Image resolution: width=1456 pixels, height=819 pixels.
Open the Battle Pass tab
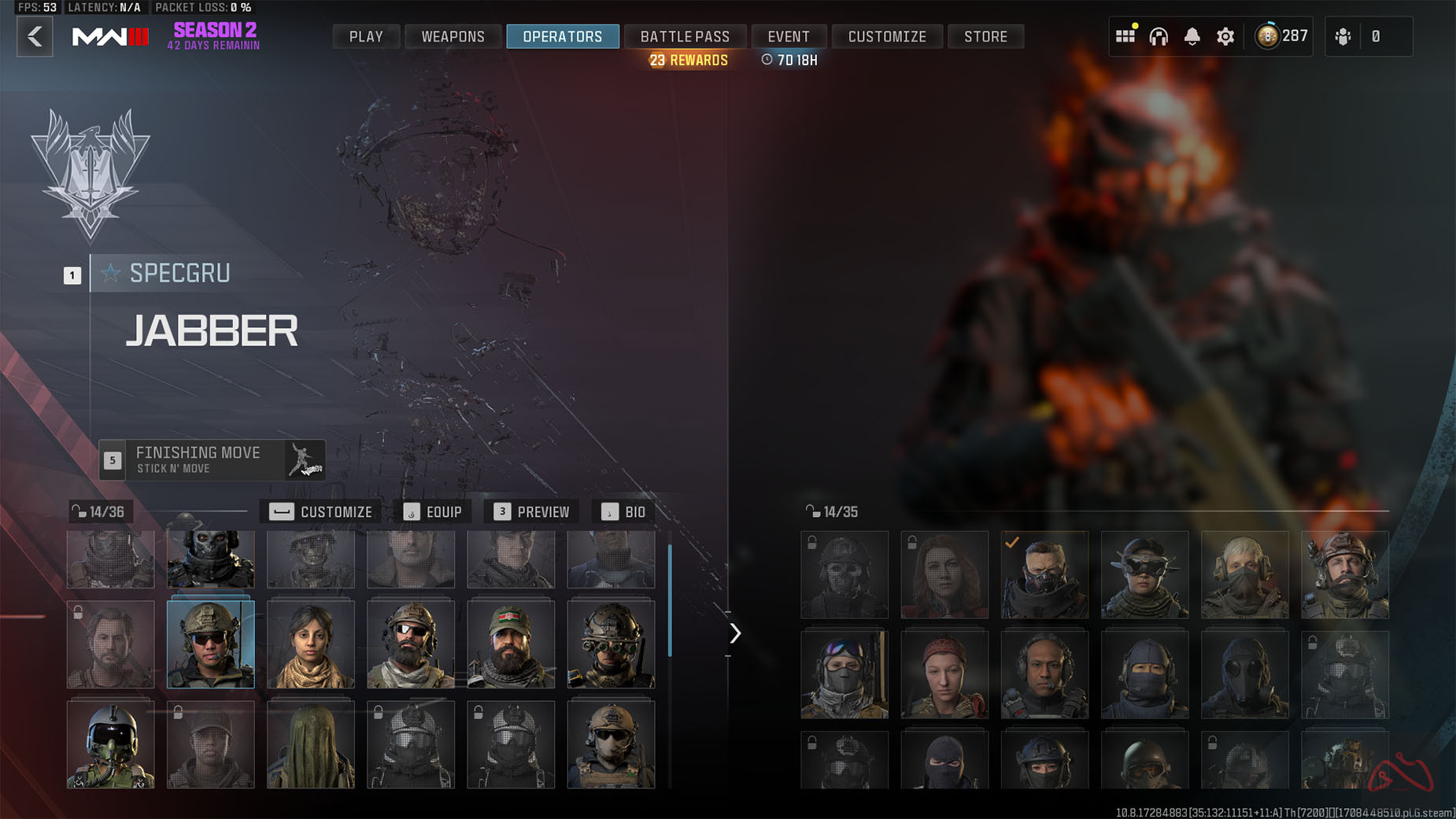(x=685, y=36)
